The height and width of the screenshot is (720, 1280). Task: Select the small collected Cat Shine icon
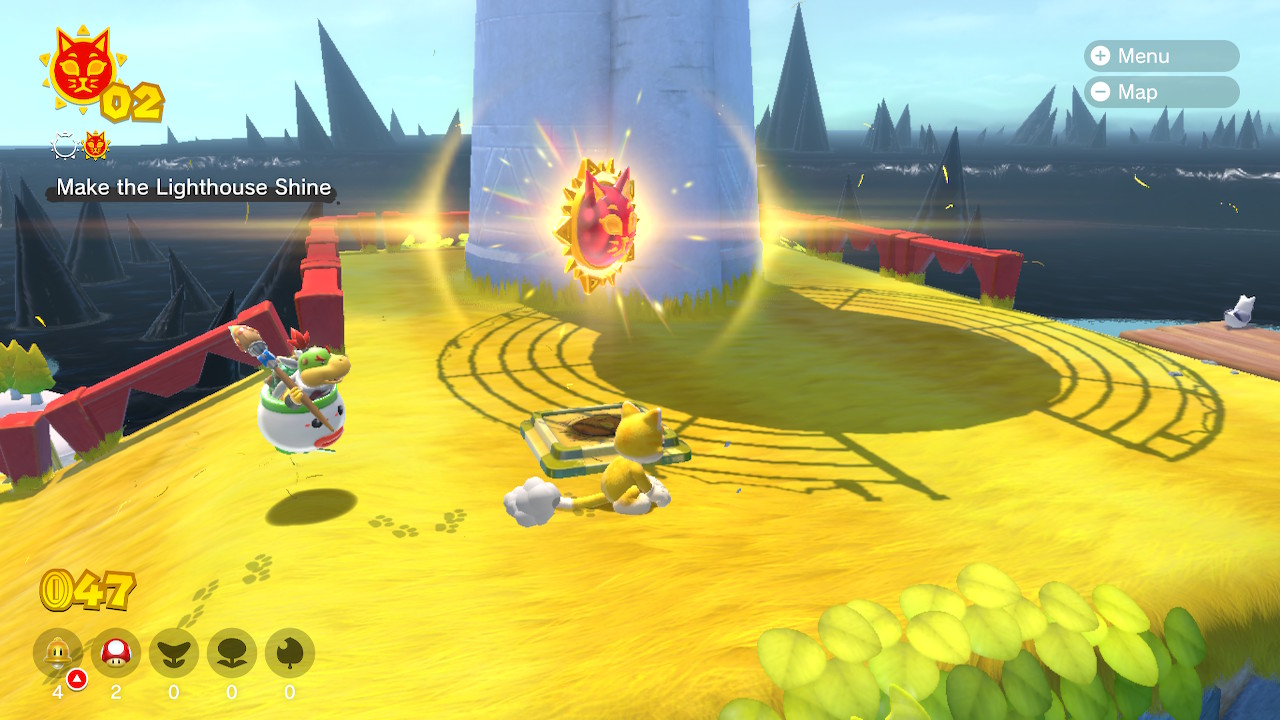click(x=95, y=147)
